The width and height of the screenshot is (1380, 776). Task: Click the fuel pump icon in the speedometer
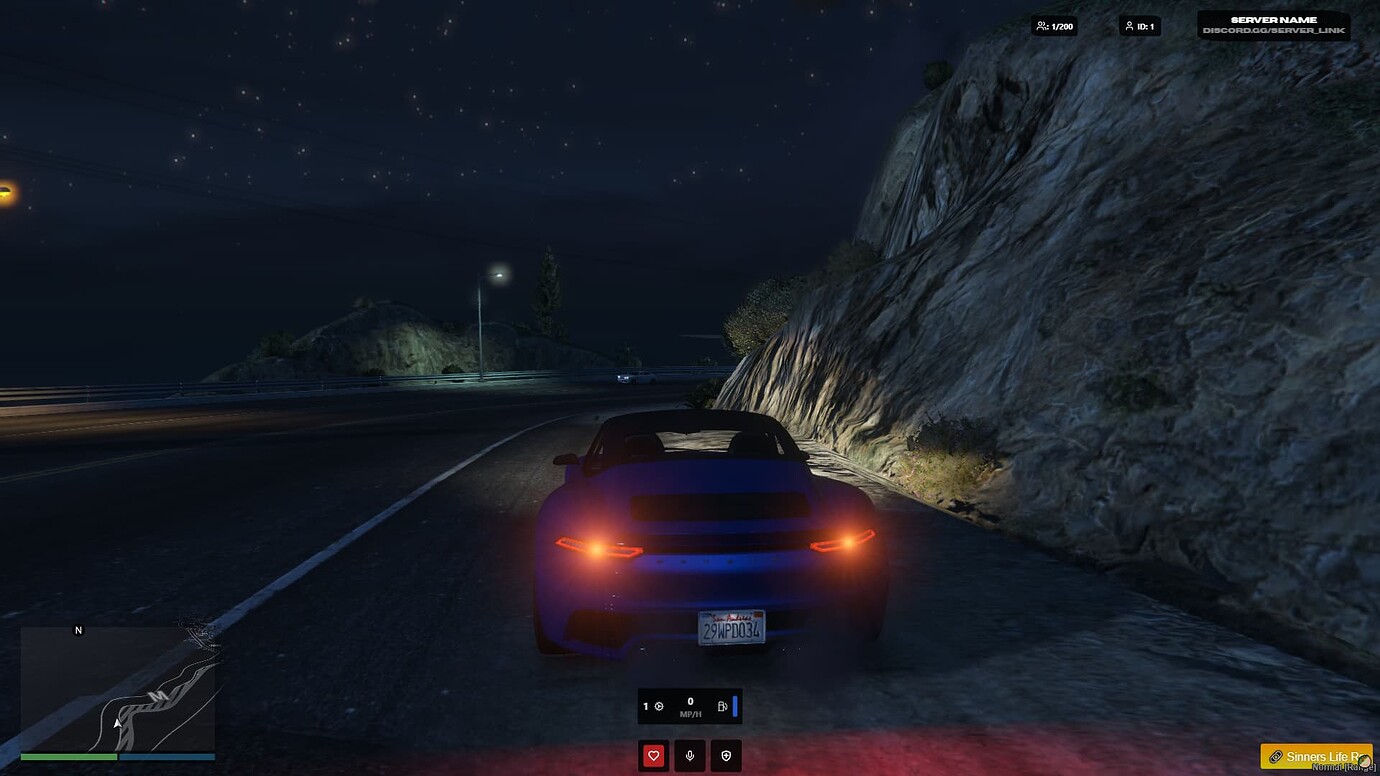pyautogui.click(x=722, y=707)
